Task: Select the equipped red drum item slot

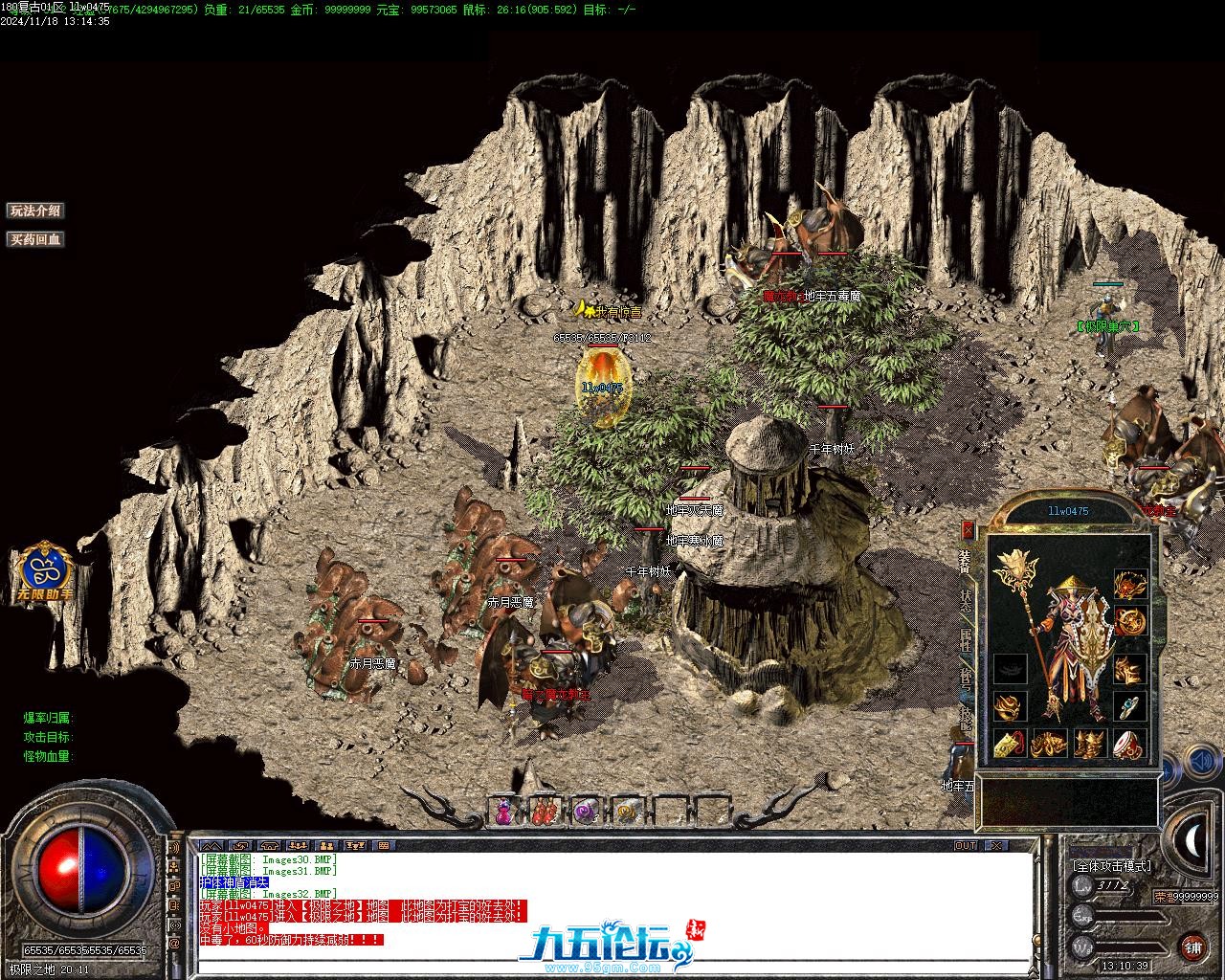Action: click(1129, 743)
